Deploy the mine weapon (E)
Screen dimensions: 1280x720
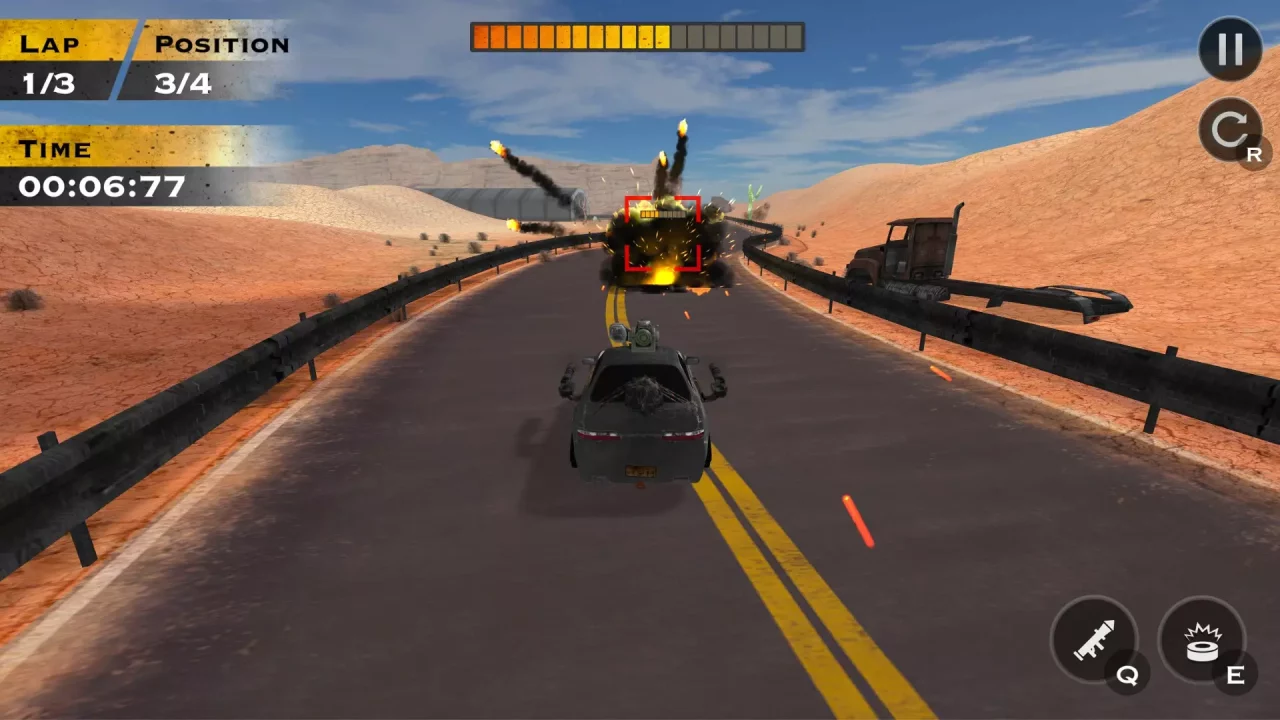[x=1203, y=640]
